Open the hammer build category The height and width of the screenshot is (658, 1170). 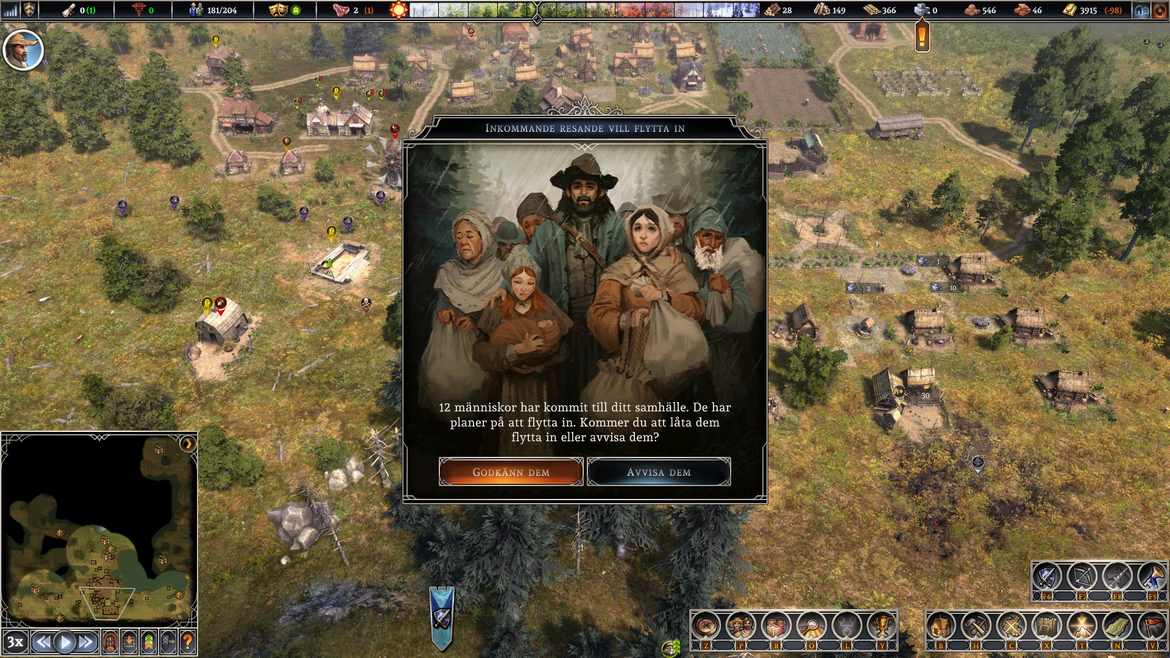point(976,626)
